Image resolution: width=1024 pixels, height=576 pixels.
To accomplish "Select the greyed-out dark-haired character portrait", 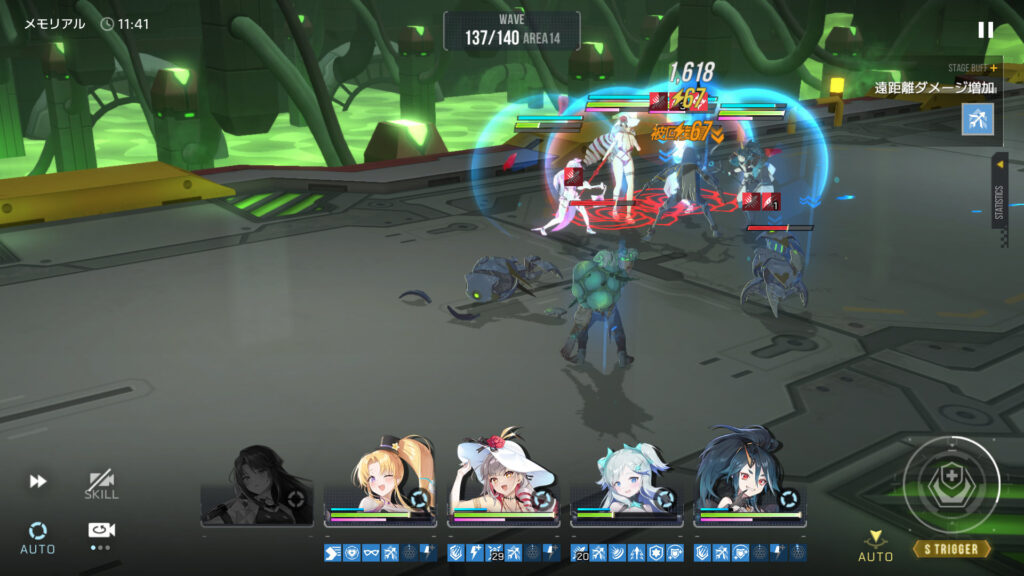I will 257,487.
